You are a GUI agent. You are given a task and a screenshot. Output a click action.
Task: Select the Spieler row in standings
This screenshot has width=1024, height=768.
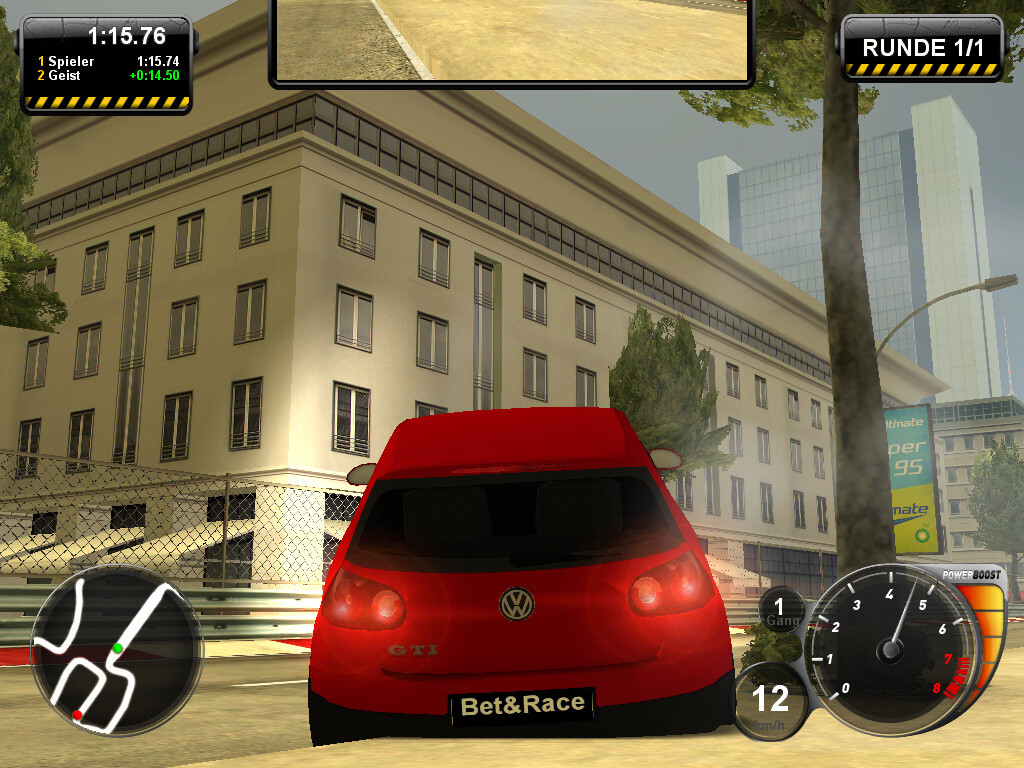coord(107,61)
